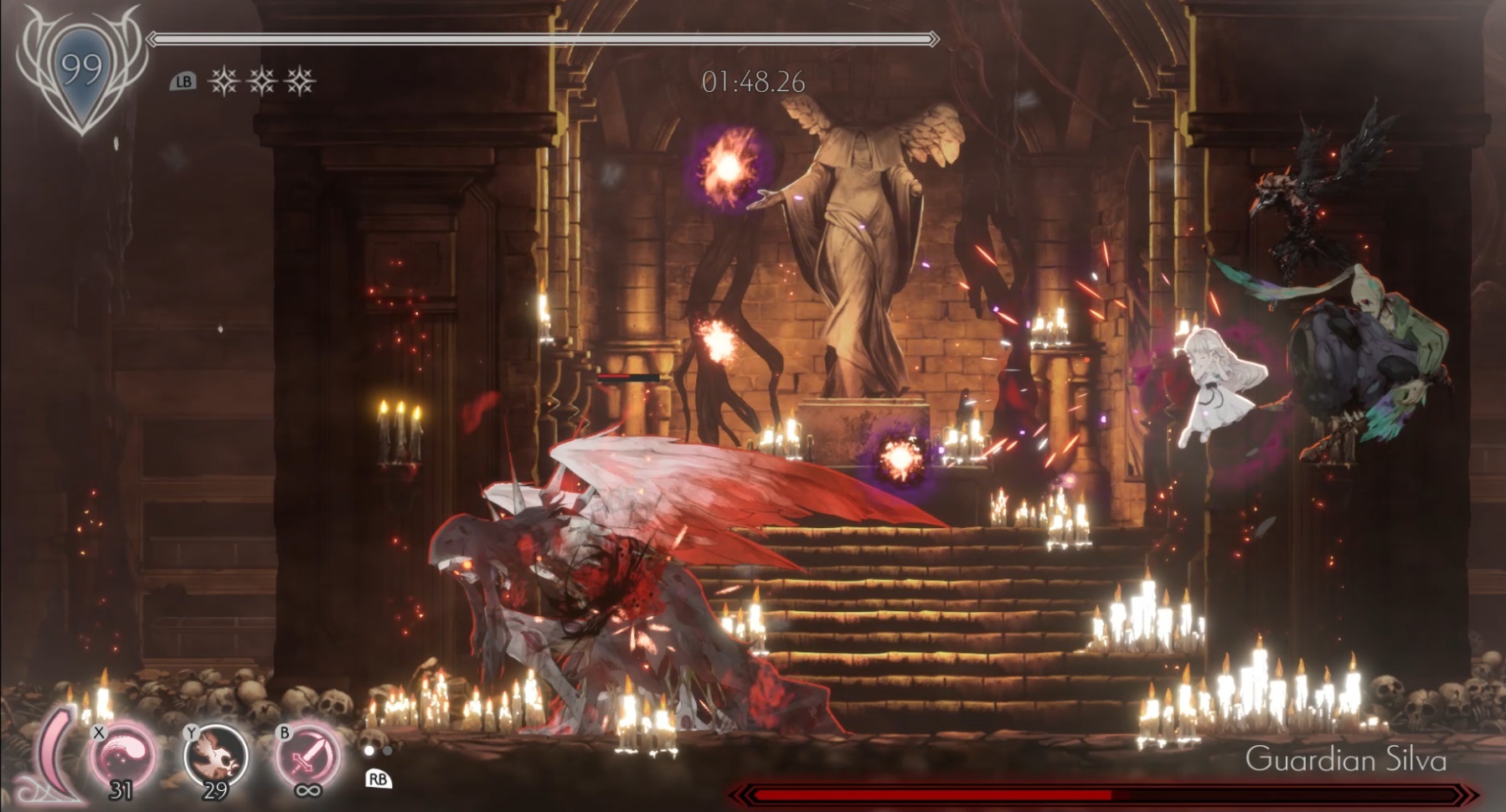
Task: Click the middle snowflake prayer charge icon
Action: click(260, 80)
